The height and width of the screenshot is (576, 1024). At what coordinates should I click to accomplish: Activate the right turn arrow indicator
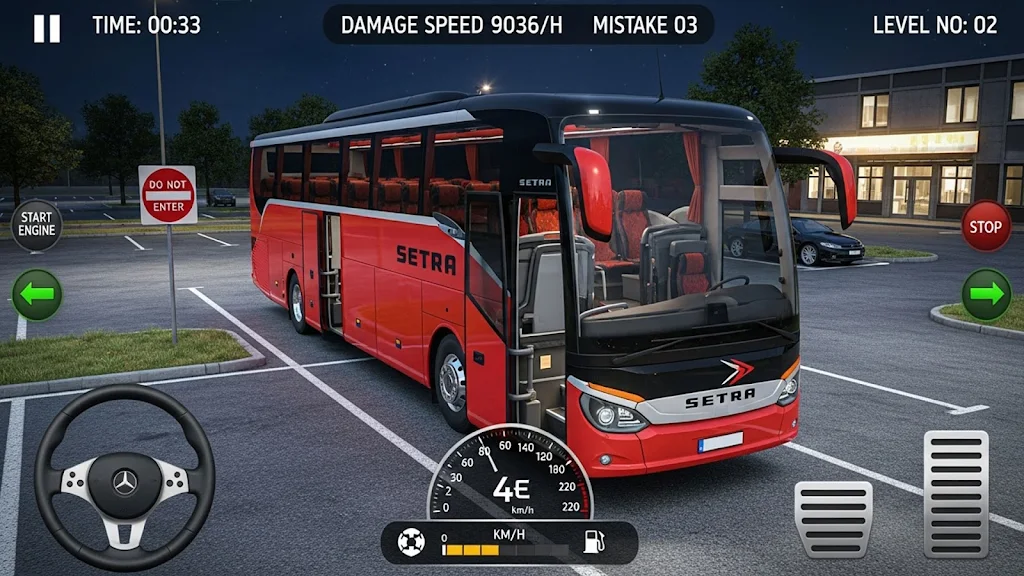coord(986,295)
